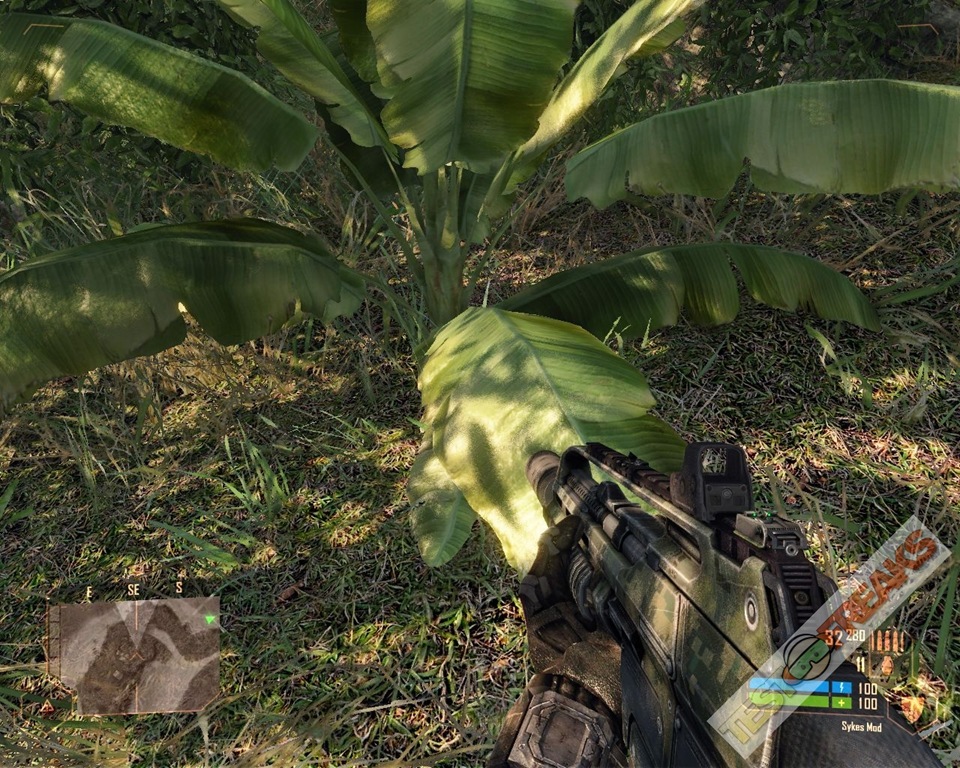
Task: Select the grenade icon
Action: click(886, 664)
